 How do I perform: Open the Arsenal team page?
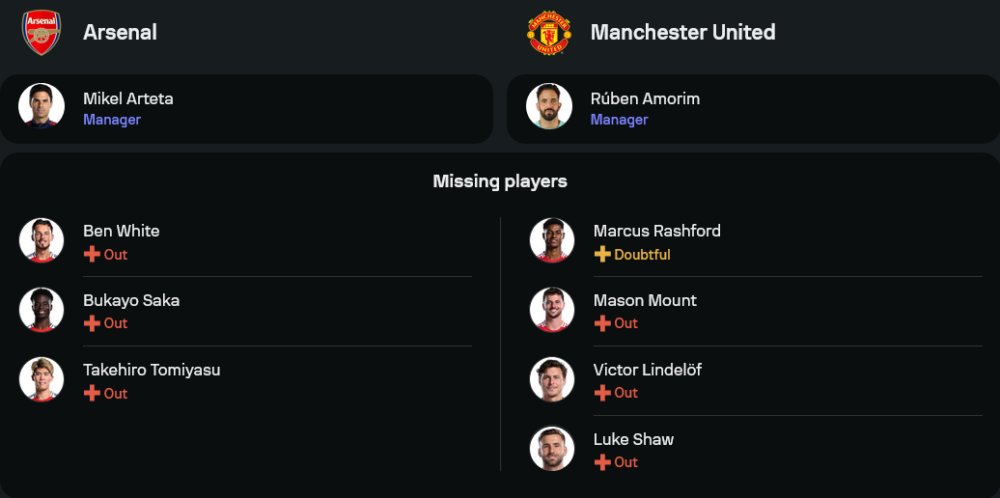point(120,32)
